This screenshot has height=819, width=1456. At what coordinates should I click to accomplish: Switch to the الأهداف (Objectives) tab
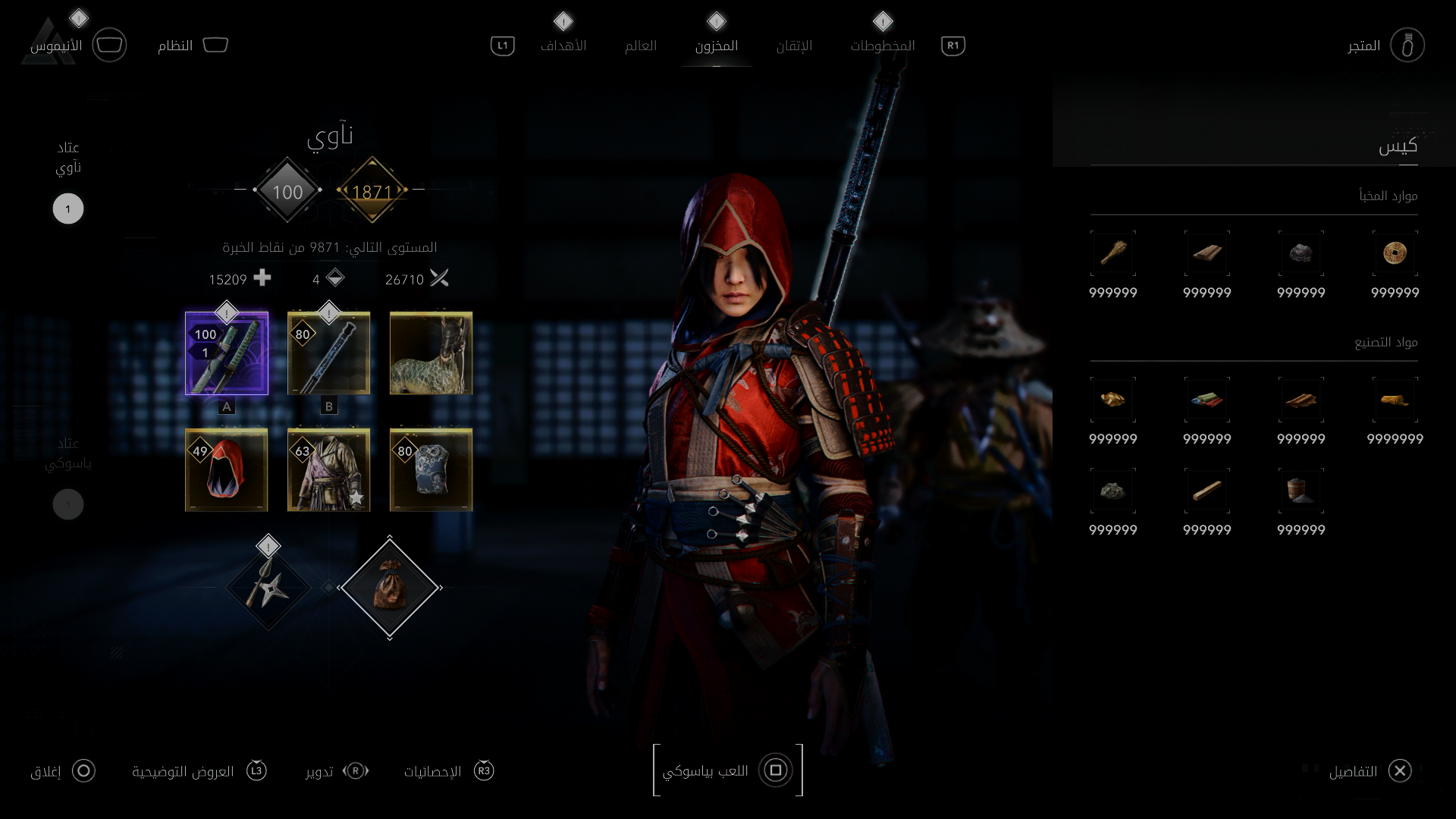563,45
